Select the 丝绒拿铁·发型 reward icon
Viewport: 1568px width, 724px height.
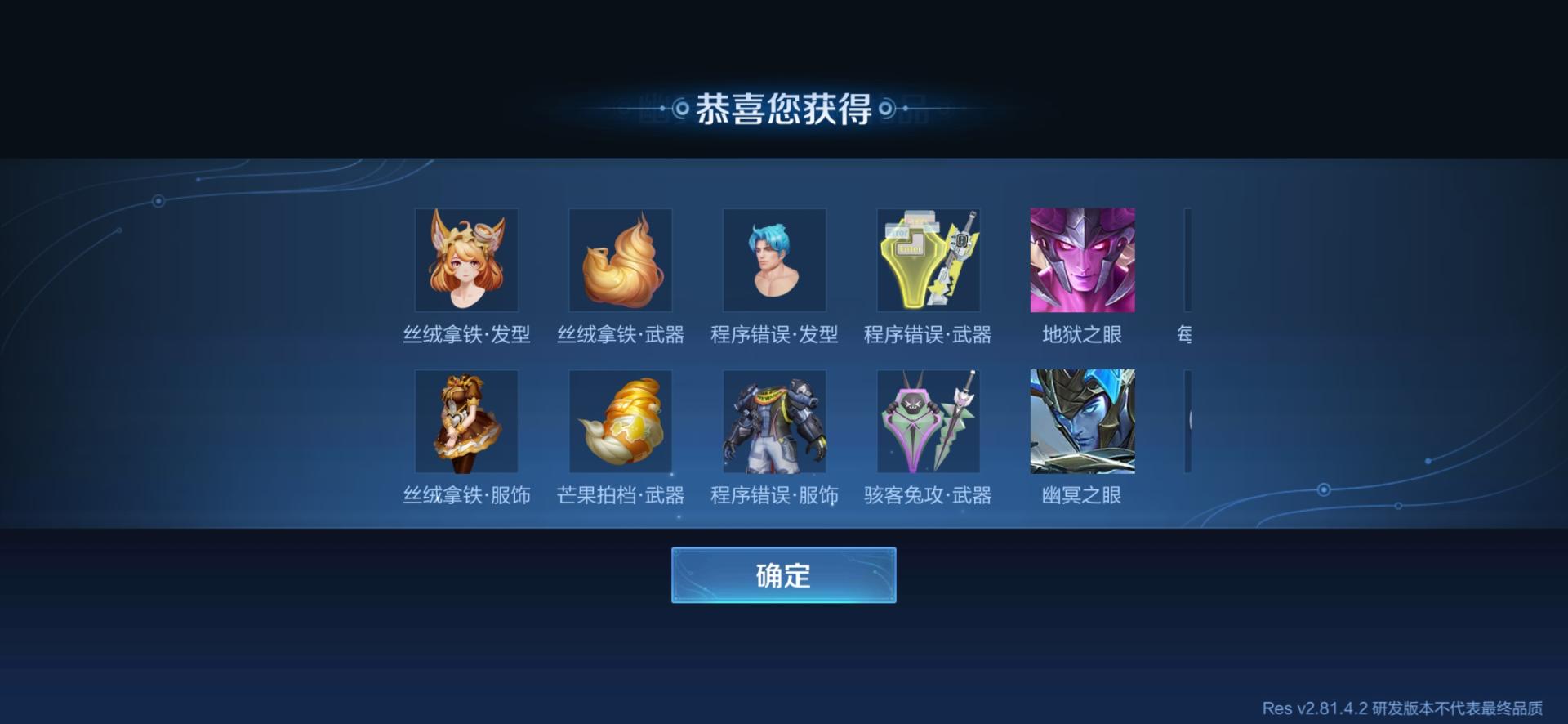pos(466,260)
